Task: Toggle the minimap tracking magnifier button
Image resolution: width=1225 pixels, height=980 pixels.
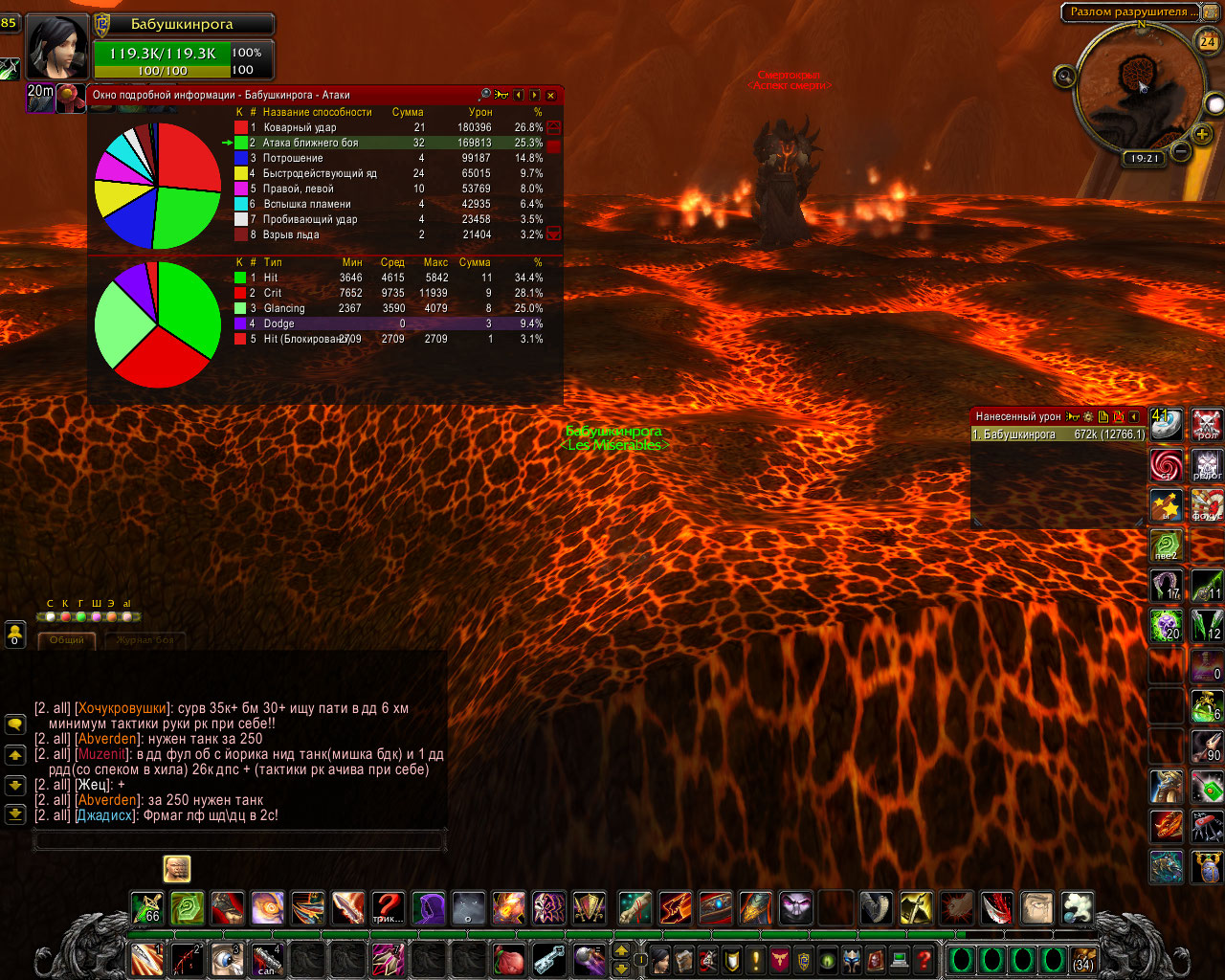Action: click(x=1063, y=76)
